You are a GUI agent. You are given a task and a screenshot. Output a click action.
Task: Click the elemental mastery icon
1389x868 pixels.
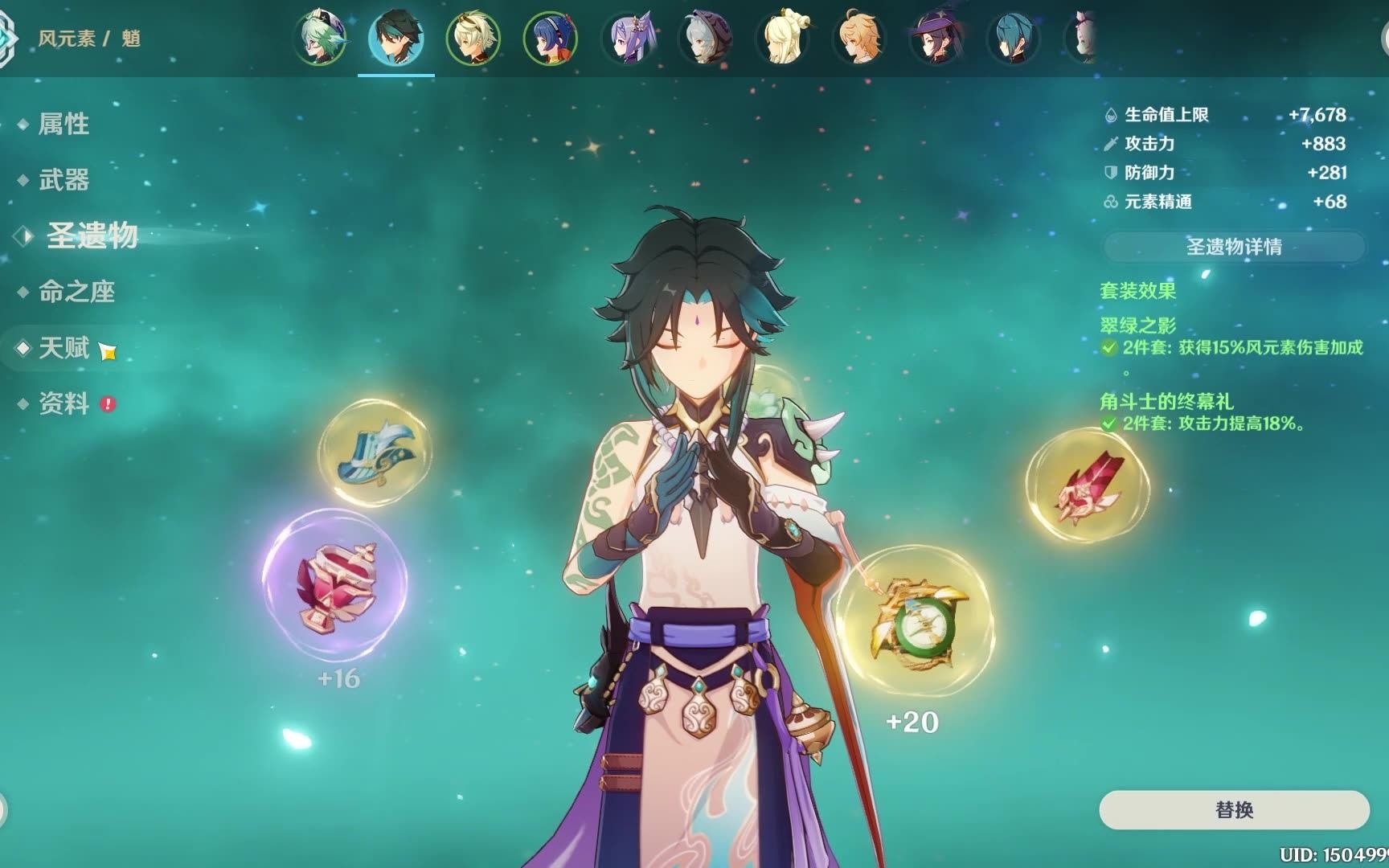tap(1112, 203)
